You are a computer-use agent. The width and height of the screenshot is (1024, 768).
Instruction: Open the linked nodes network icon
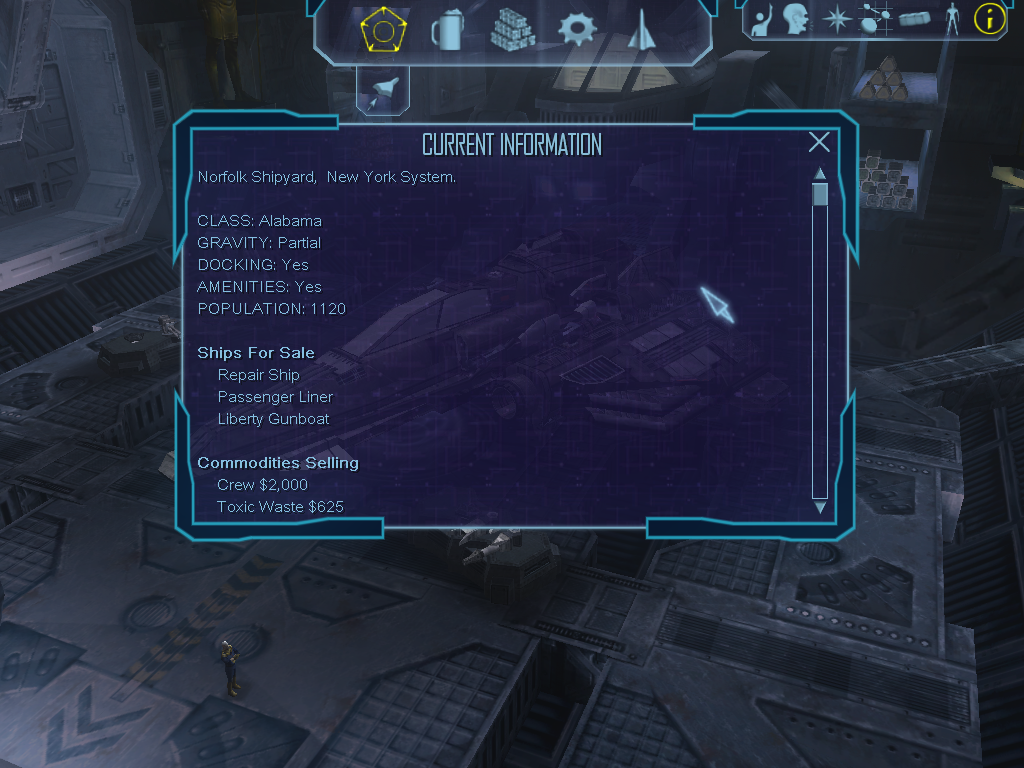[876, 18]
